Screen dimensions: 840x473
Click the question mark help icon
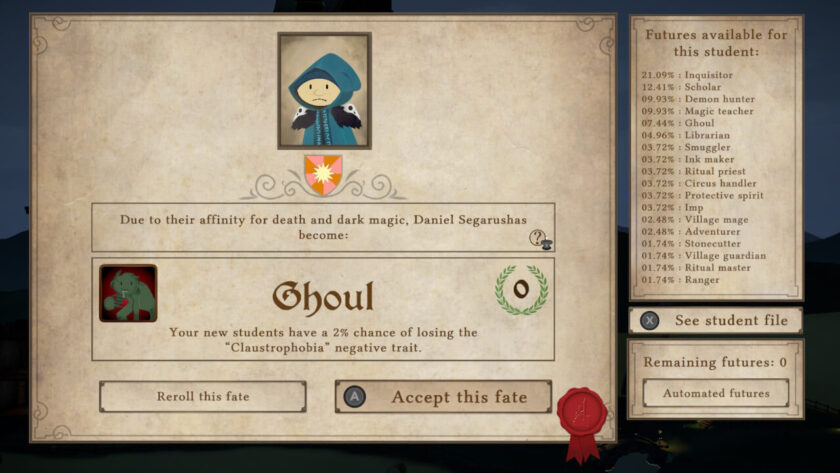[540, 239]
